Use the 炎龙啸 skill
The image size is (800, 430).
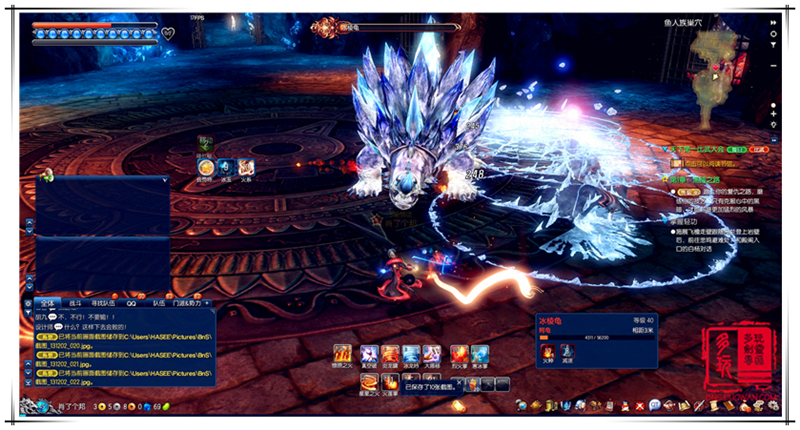coord(390,354)
